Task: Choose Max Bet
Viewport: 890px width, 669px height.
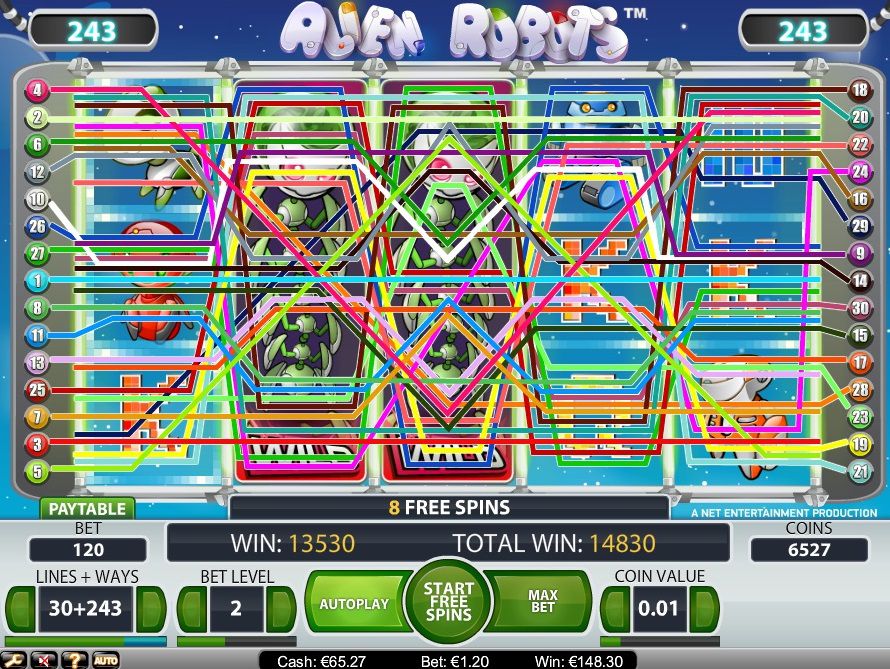Action: pyautogui.click(x=543, y=604)
